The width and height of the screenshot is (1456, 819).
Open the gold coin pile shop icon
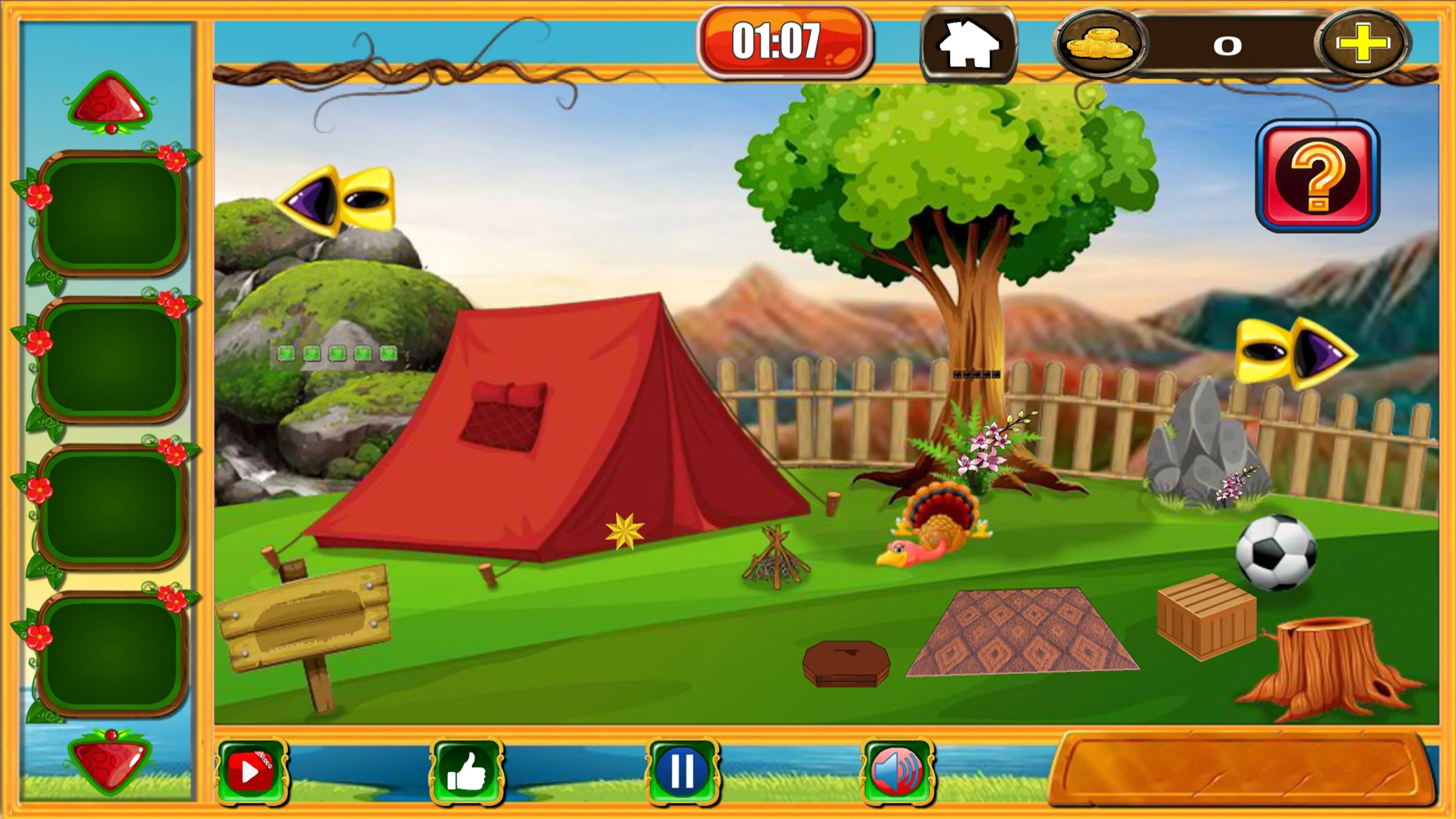pyautogui.click(x=1098, y=45)
